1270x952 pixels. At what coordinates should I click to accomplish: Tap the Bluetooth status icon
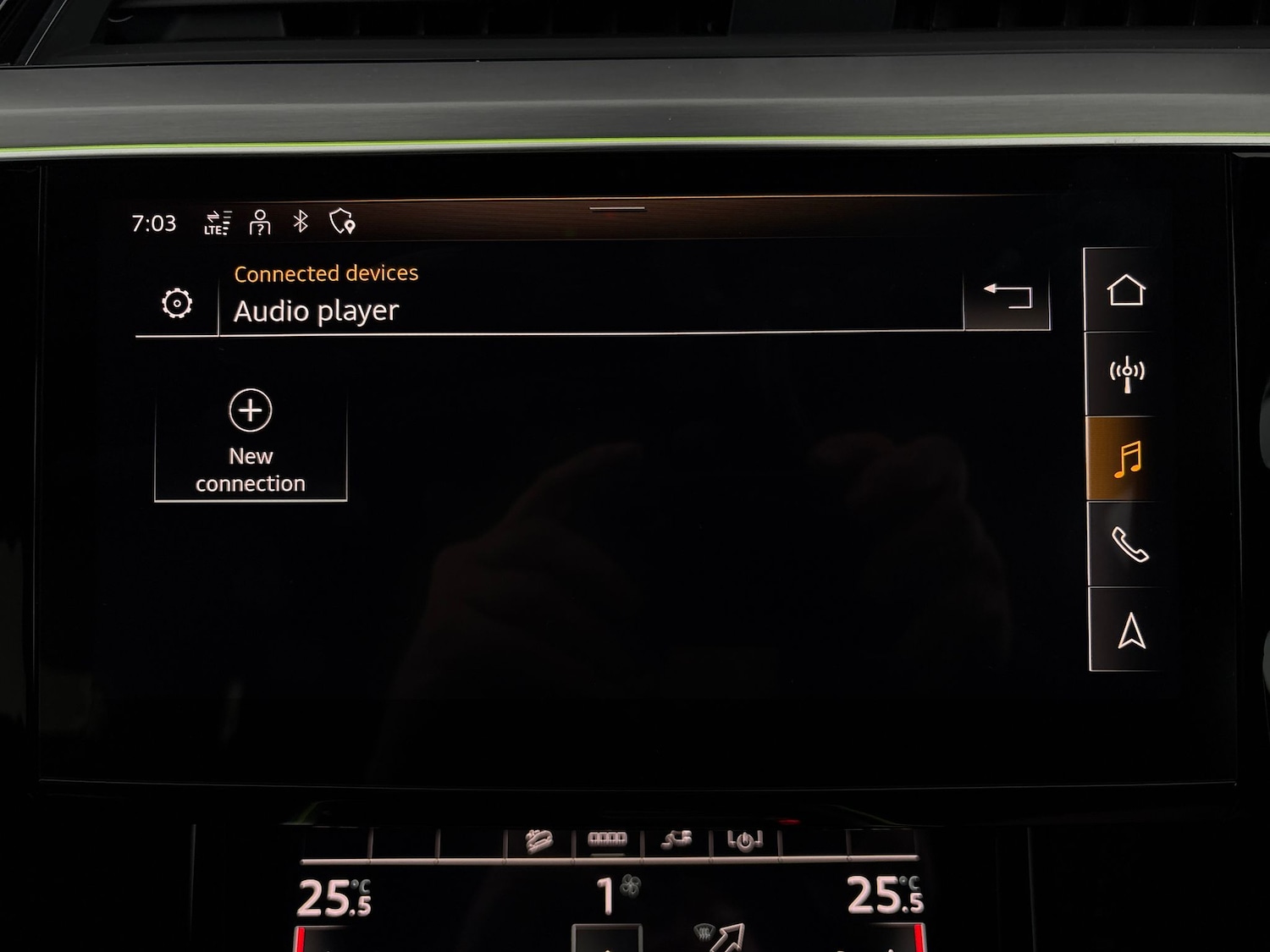point(301,223)
